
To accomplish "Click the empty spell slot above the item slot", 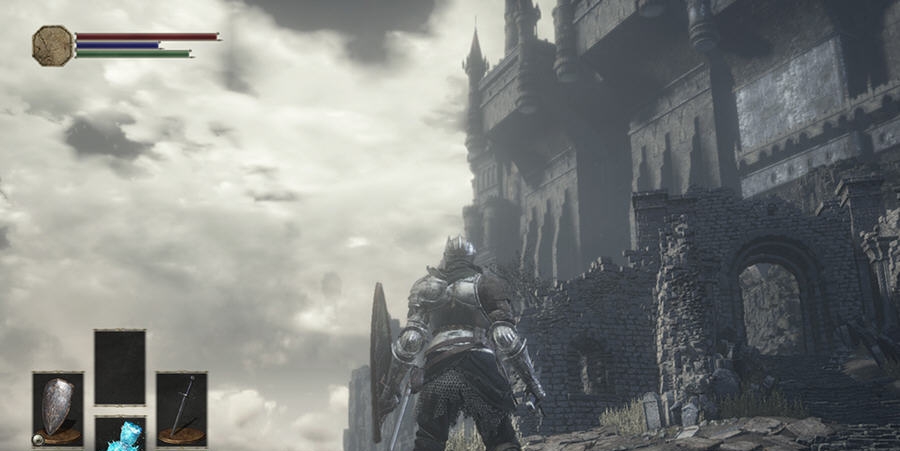I will point(120,367).
